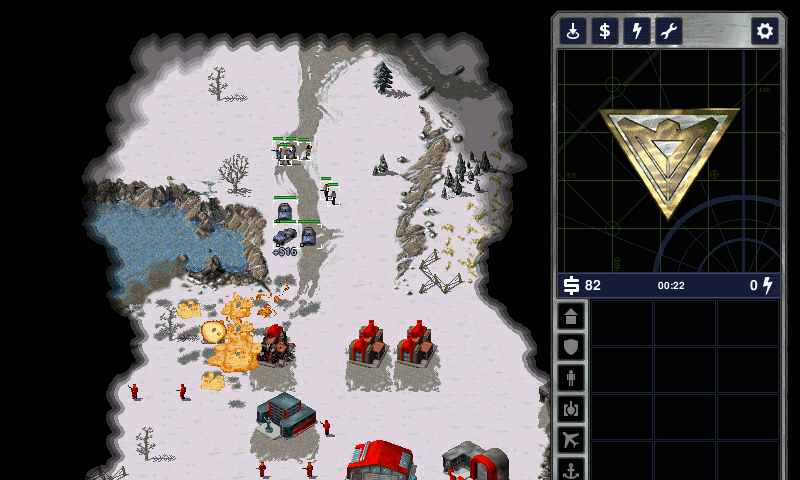800x480 pixels.
Task: Select the infantry production tab
Action: point(571,378)
